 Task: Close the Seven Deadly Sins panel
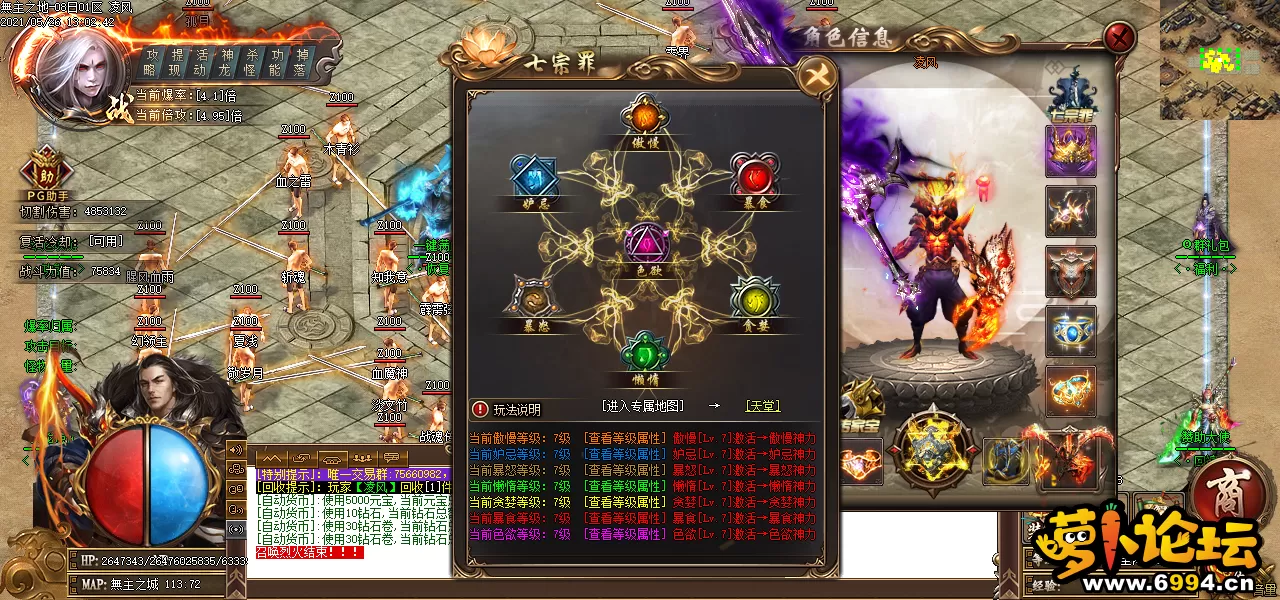(817, 77)
